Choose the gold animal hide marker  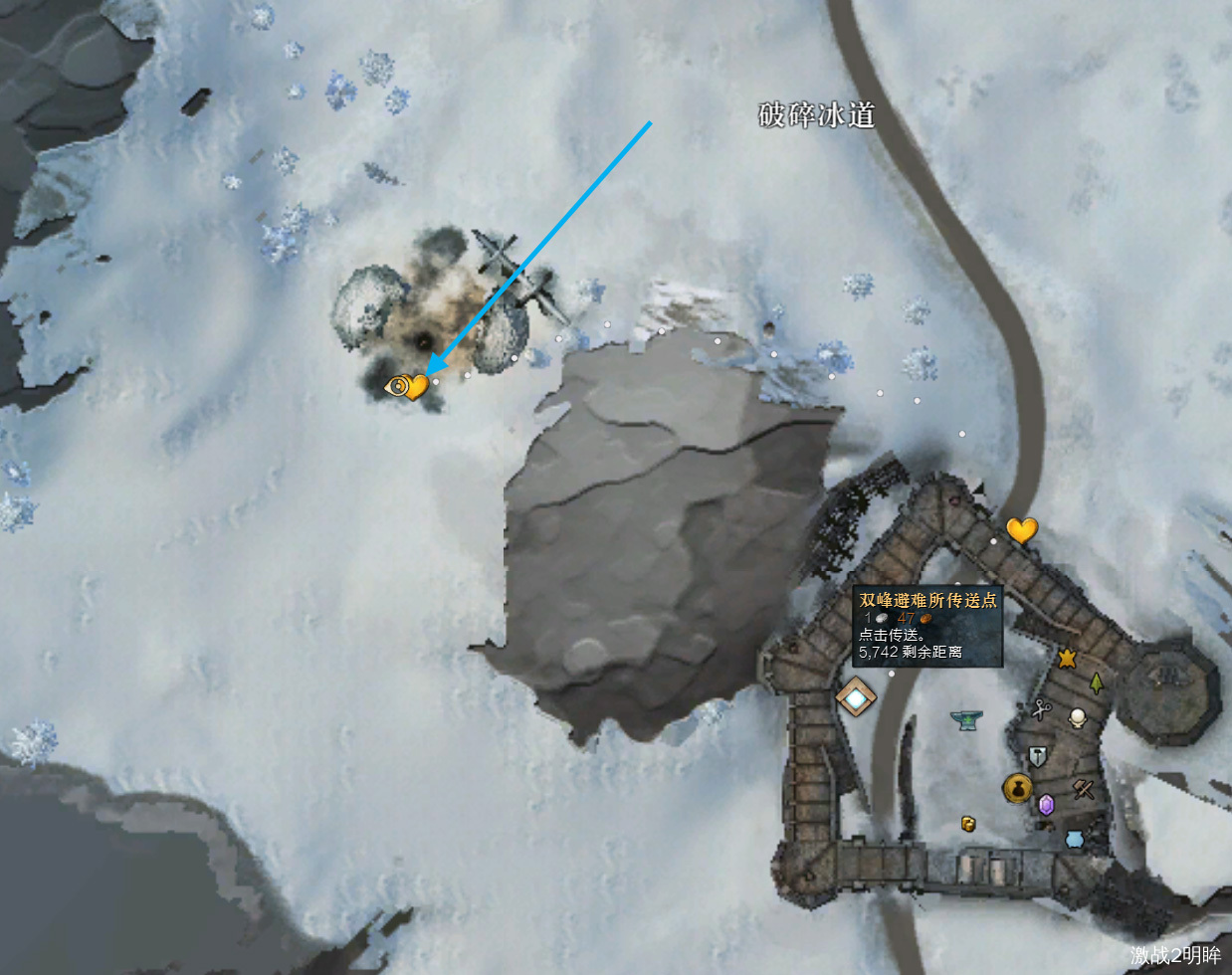1067,658
